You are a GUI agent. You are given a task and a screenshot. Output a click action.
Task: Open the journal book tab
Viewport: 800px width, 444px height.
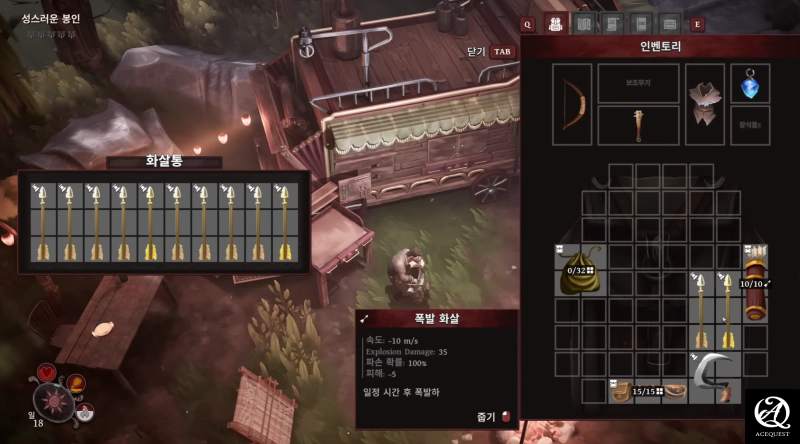pos(641,24)
